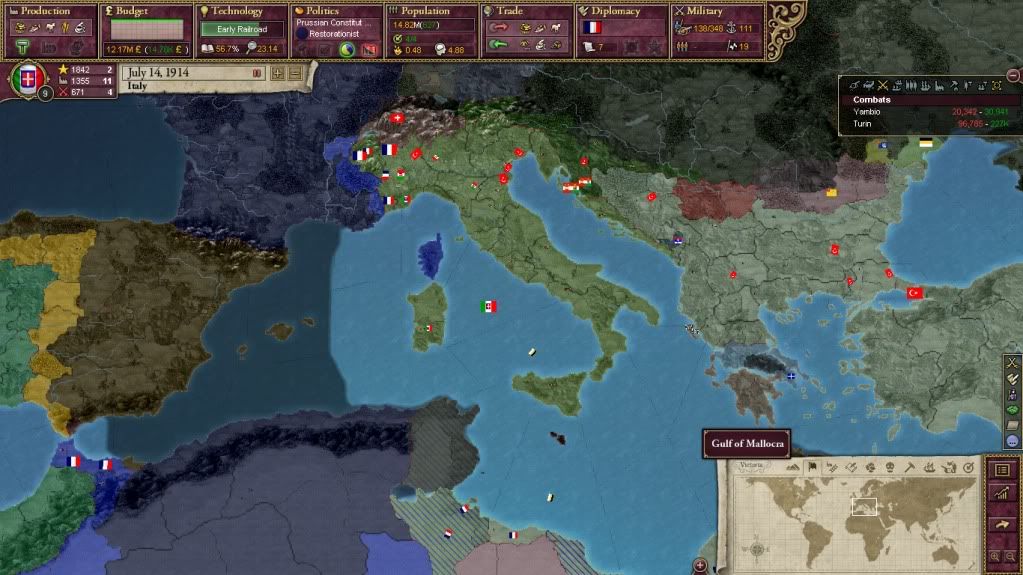1023x575 pixels.
Task: Zoom out with the magnifier button
Action: (1009, 556)
